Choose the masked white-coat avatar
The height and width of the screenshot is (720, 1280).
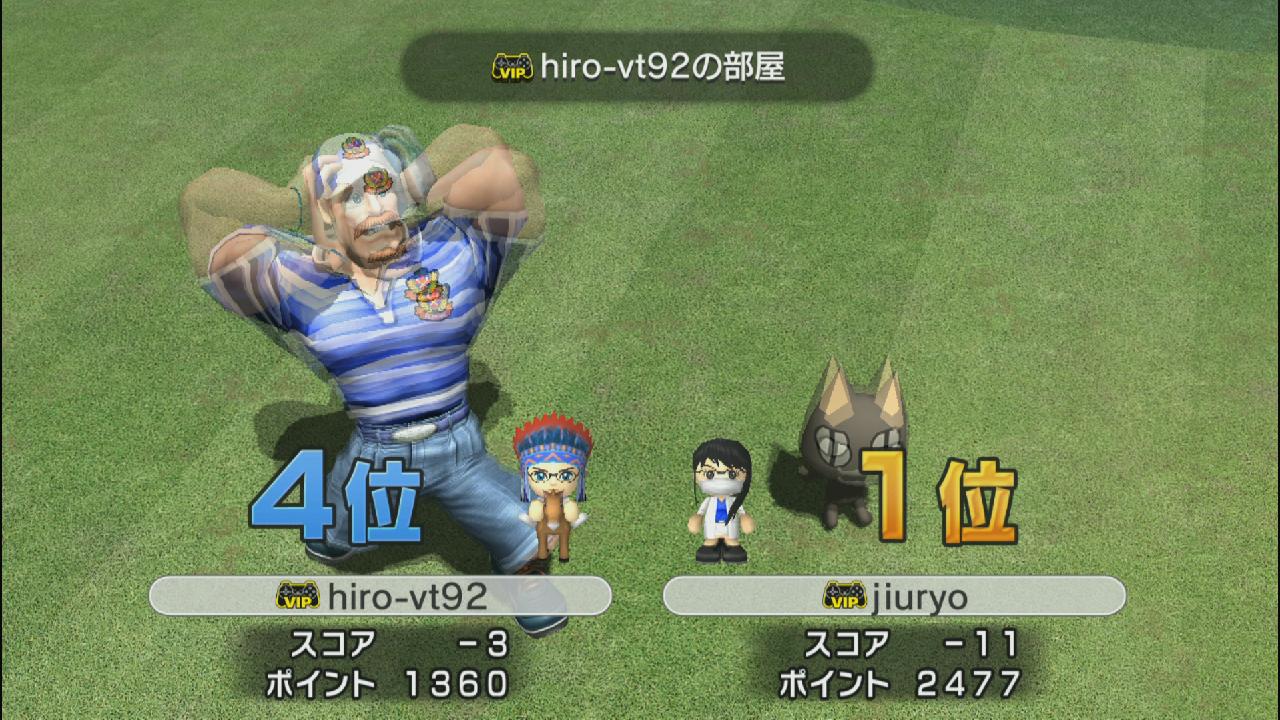point(720,500)
